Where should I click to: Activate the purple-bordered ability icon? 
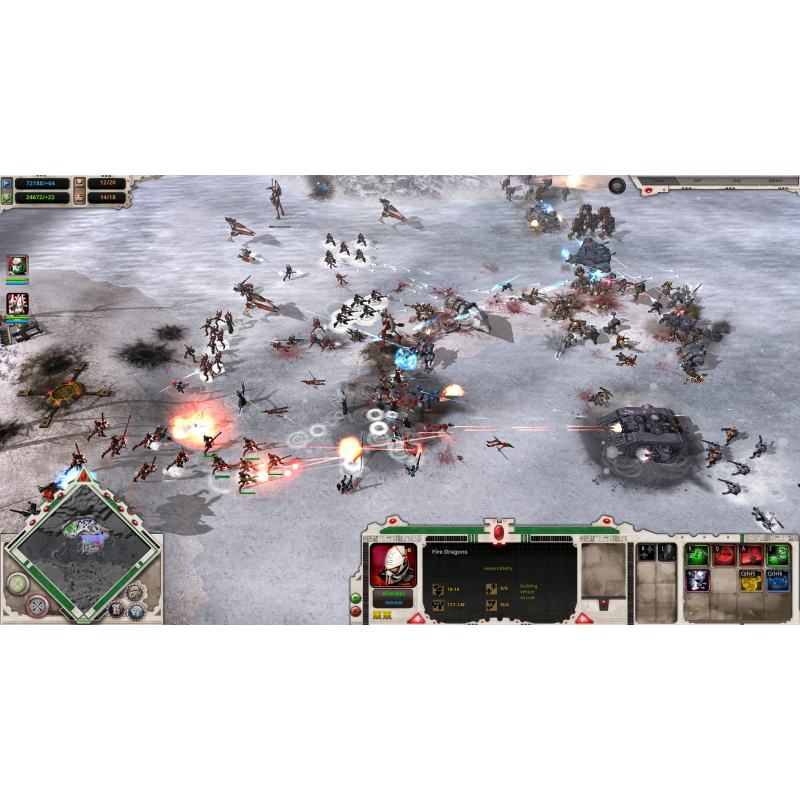click(x=696, y=579)
